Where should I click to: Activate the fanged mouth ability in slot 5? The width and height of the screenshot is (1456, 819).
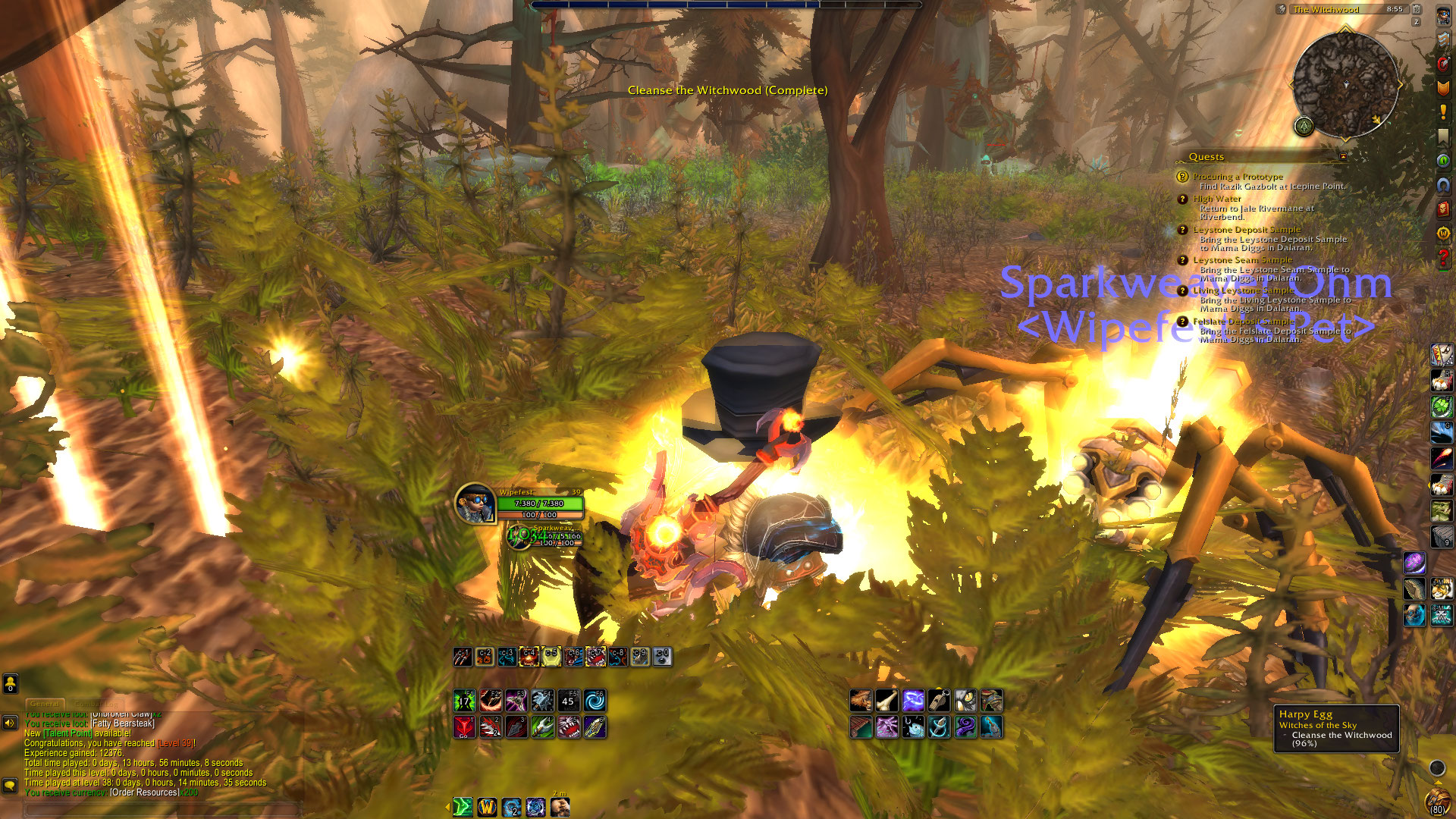(x=569, y=727)
